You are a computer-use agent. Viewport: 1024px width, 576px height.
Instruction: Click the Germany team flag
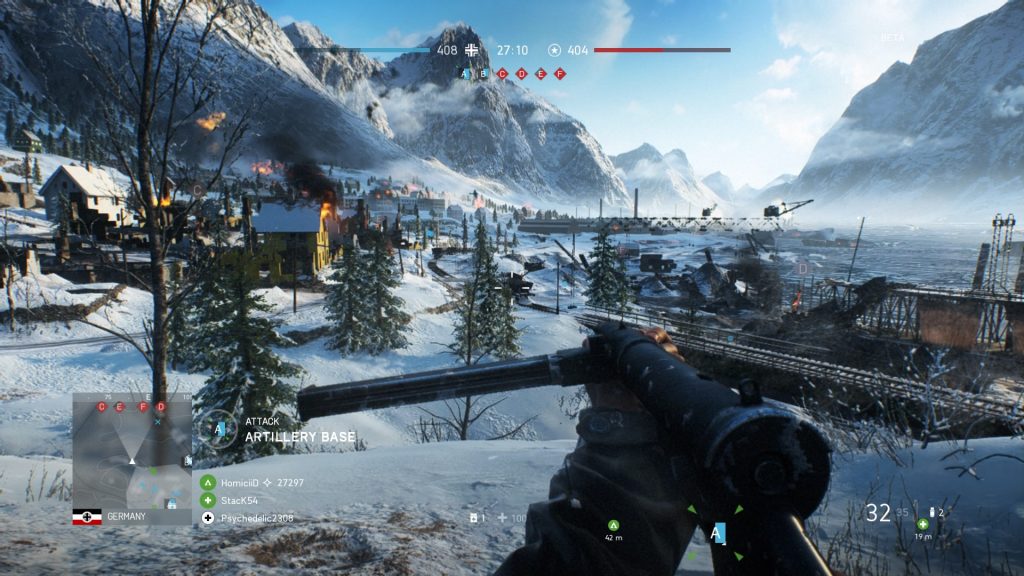pyautogui.click(x=87, y=517)
